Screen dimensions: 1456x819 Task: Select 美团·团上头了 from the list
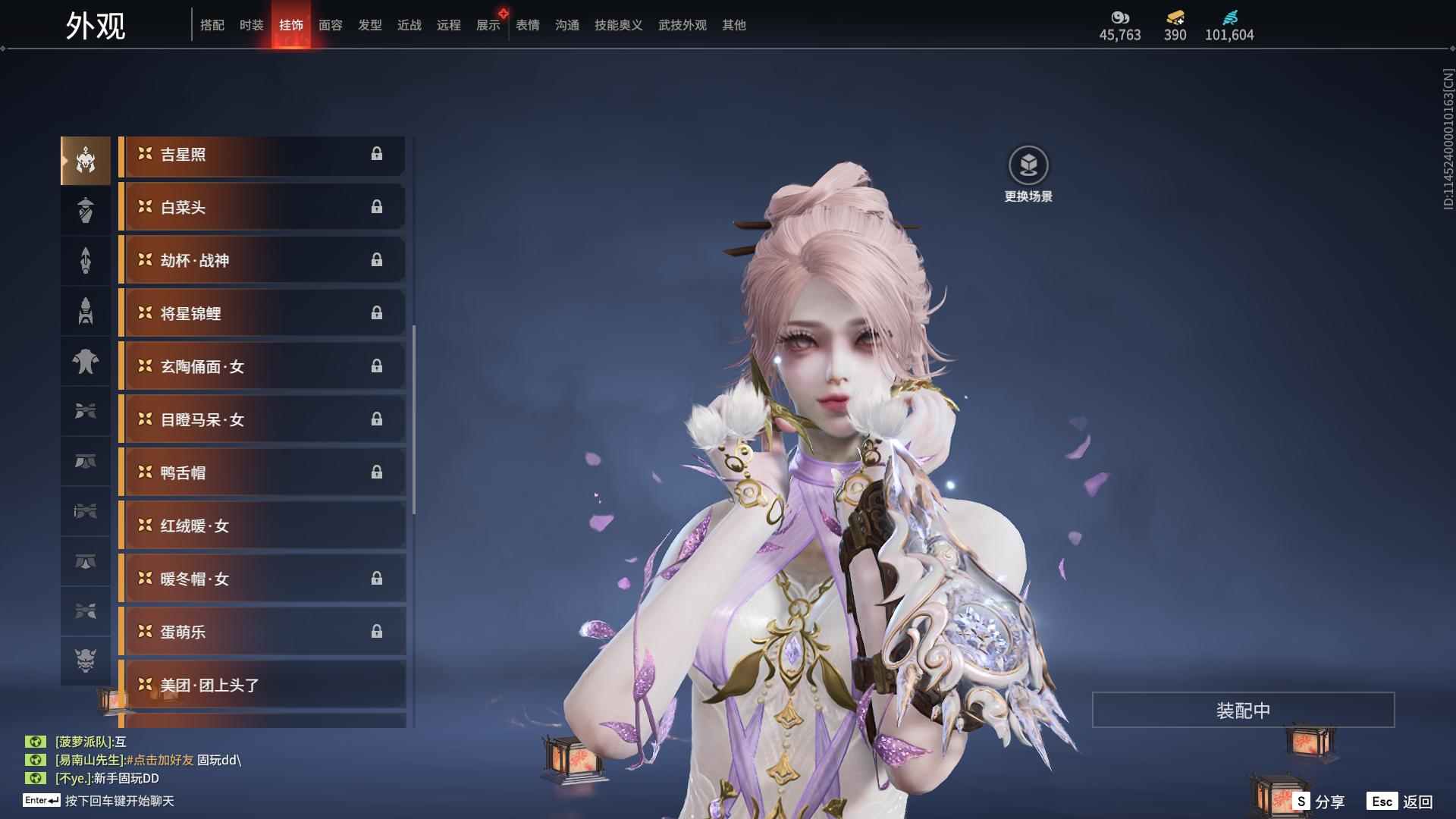(x=262, y=686)
